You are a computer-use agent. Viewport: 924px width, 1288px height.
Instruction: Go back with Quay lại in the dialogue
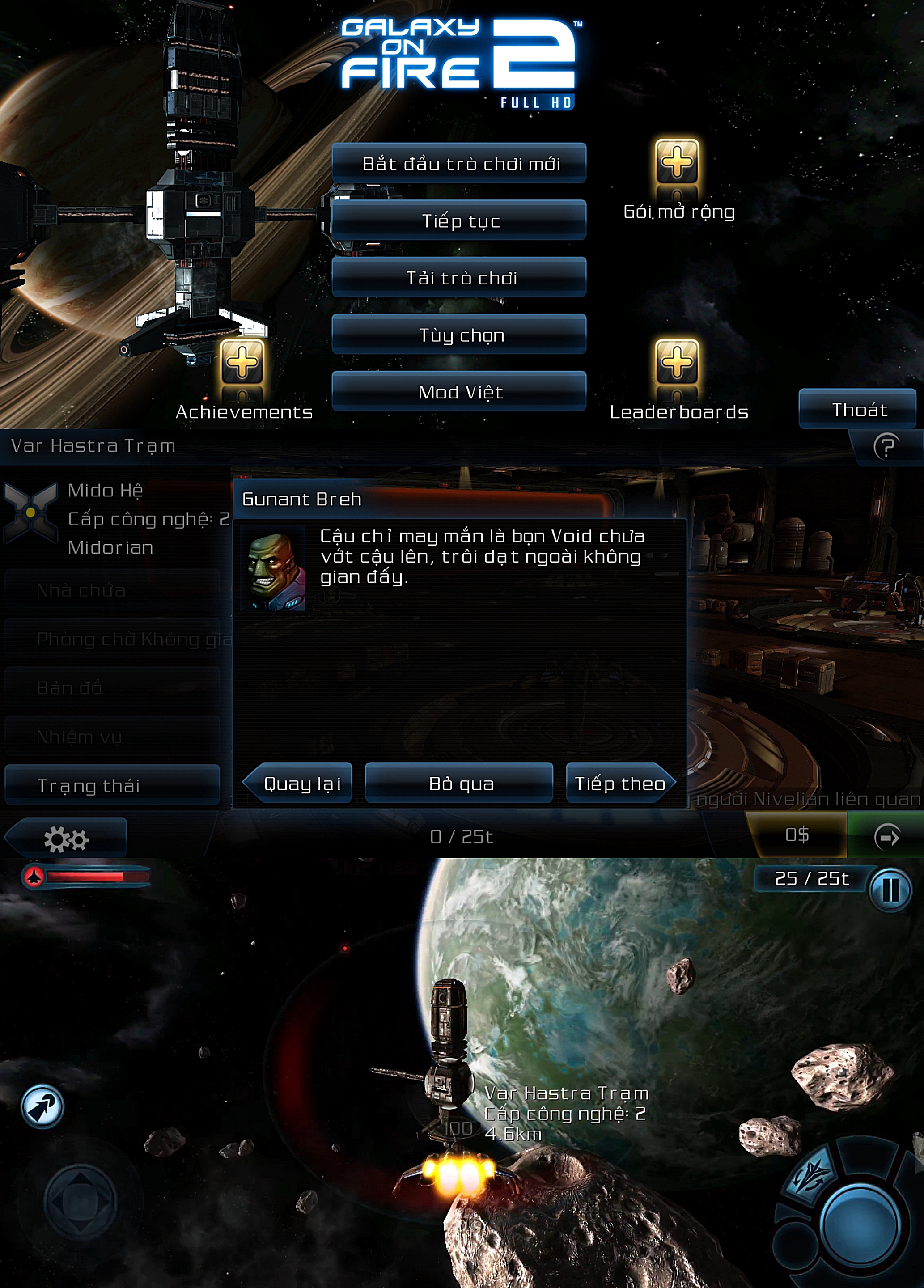click(x=299, y=784)
